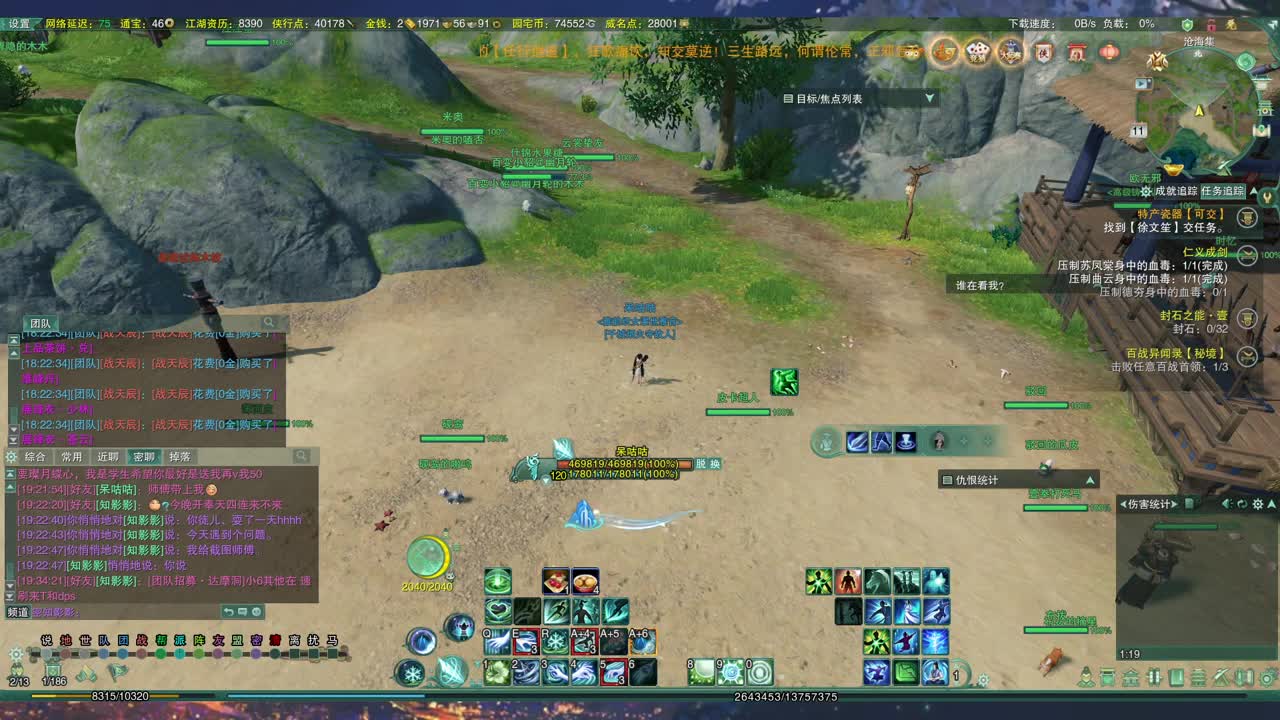Toggle the 密 channel color dot

tap(255, 653)
